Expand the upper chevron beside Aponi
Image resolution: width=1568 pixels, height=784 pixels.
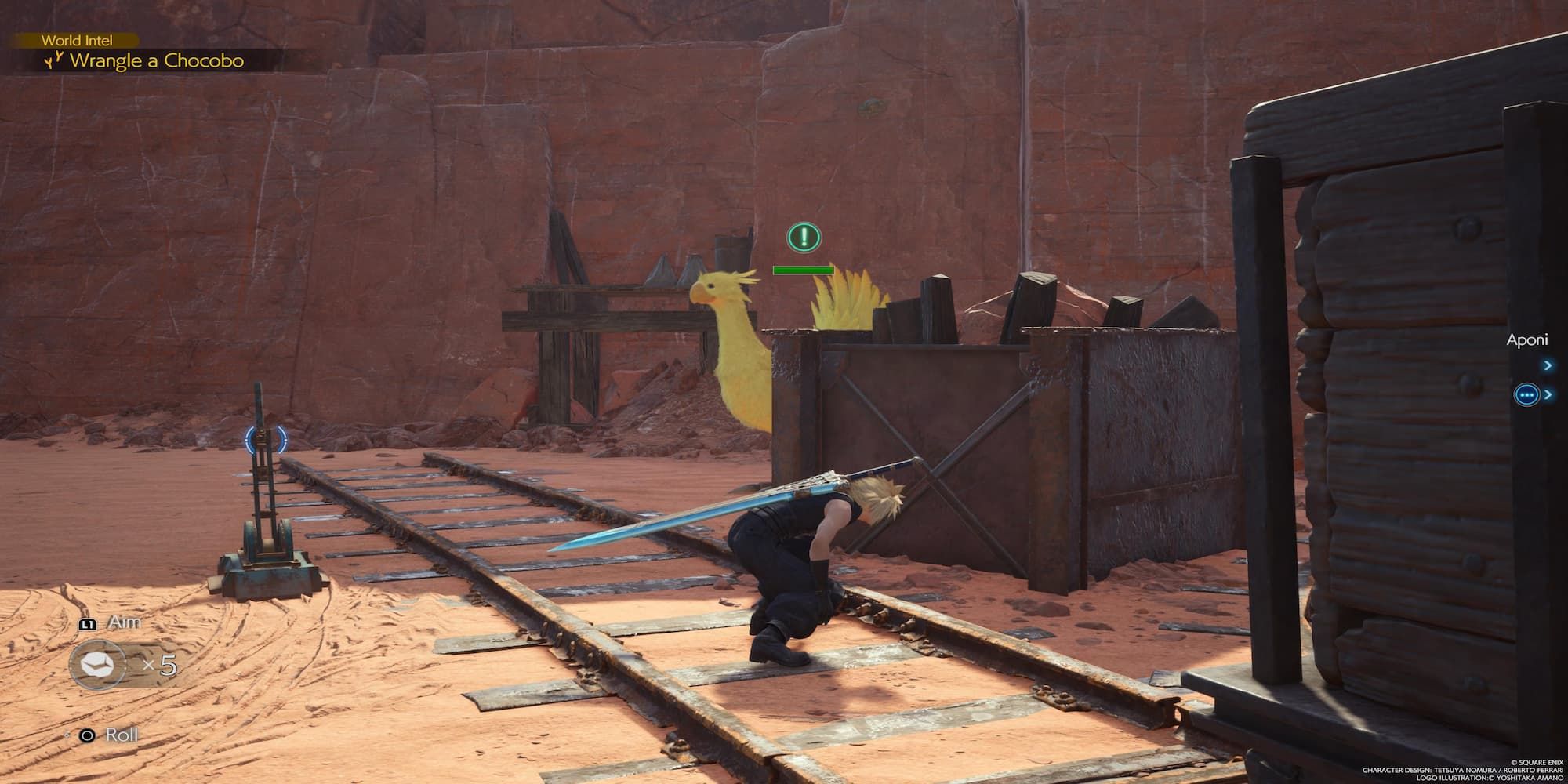pyautogui.click(x=1548, y=365)
